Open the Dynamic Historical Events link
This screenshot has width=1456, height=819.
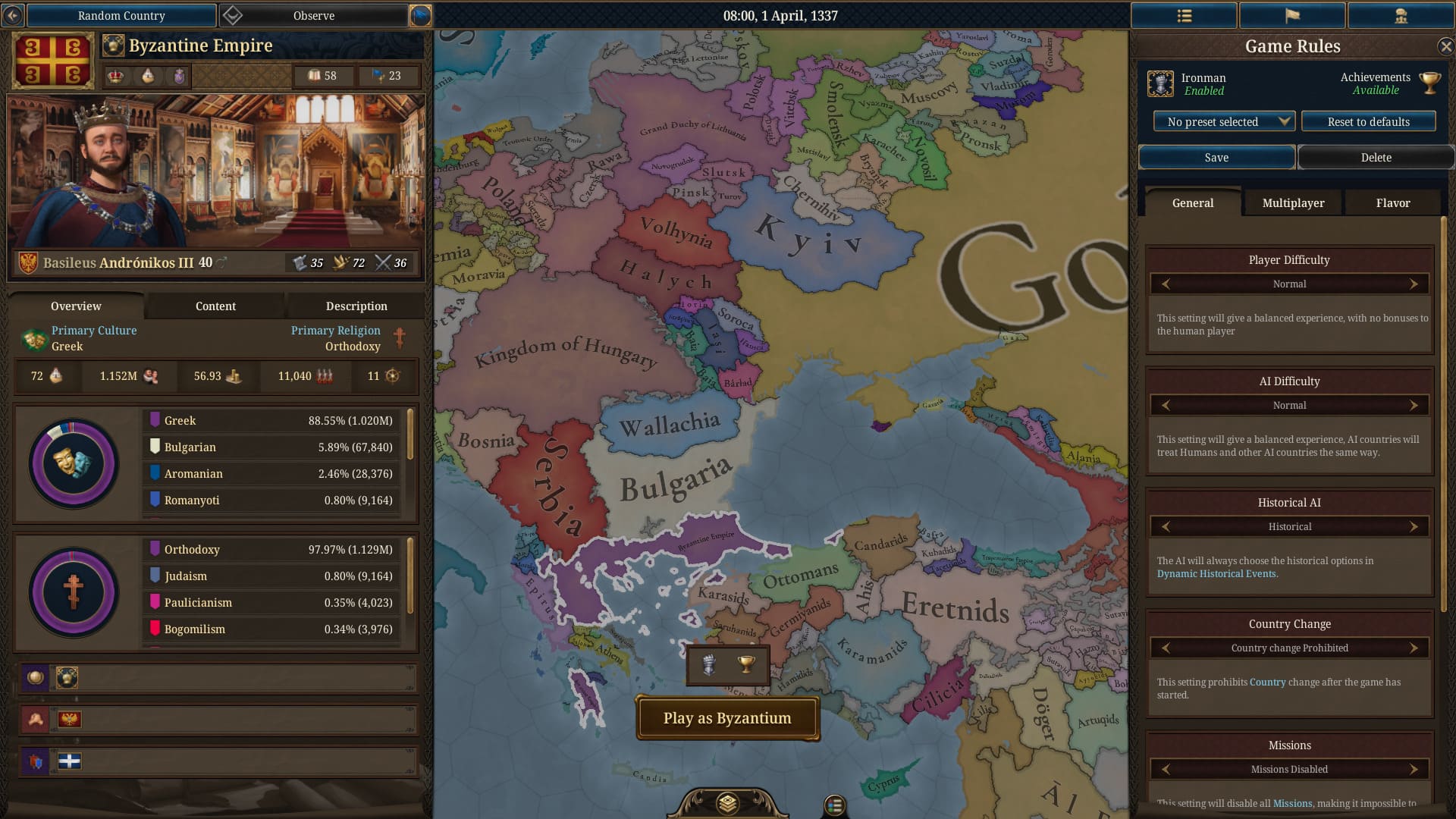click(x=1217, y=574)
